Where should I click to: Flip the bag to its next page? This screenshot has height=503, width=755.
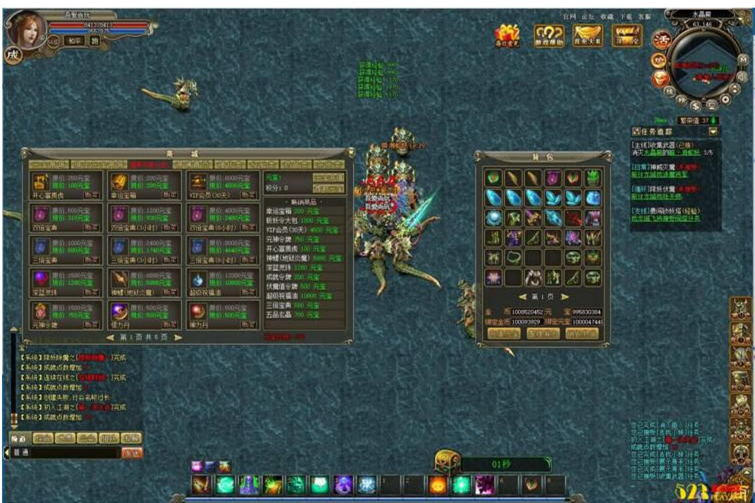[x=562, y=297]
